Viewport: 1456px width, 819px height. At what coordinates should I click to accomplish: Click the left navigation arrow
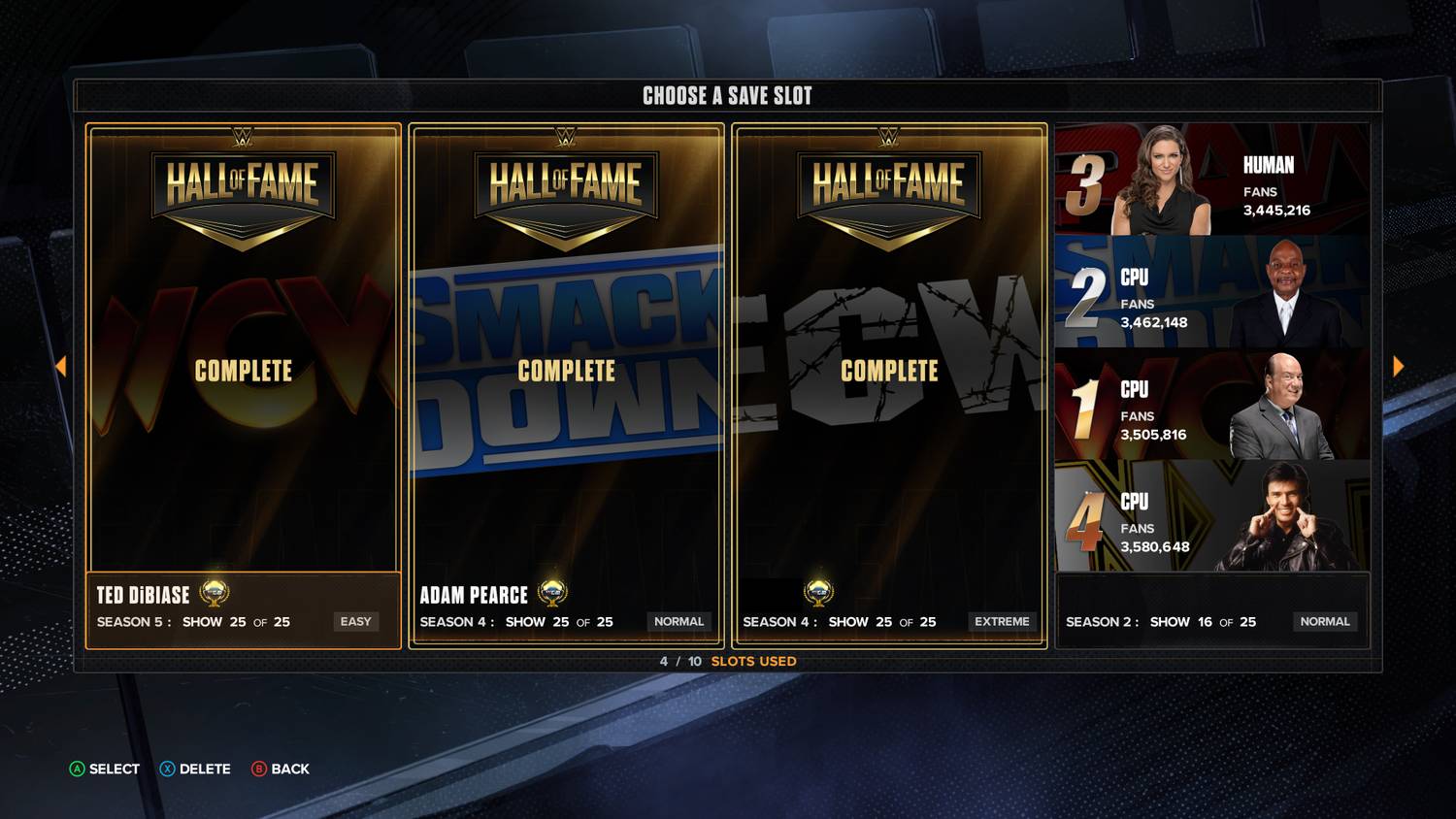(x=62, y=365)
